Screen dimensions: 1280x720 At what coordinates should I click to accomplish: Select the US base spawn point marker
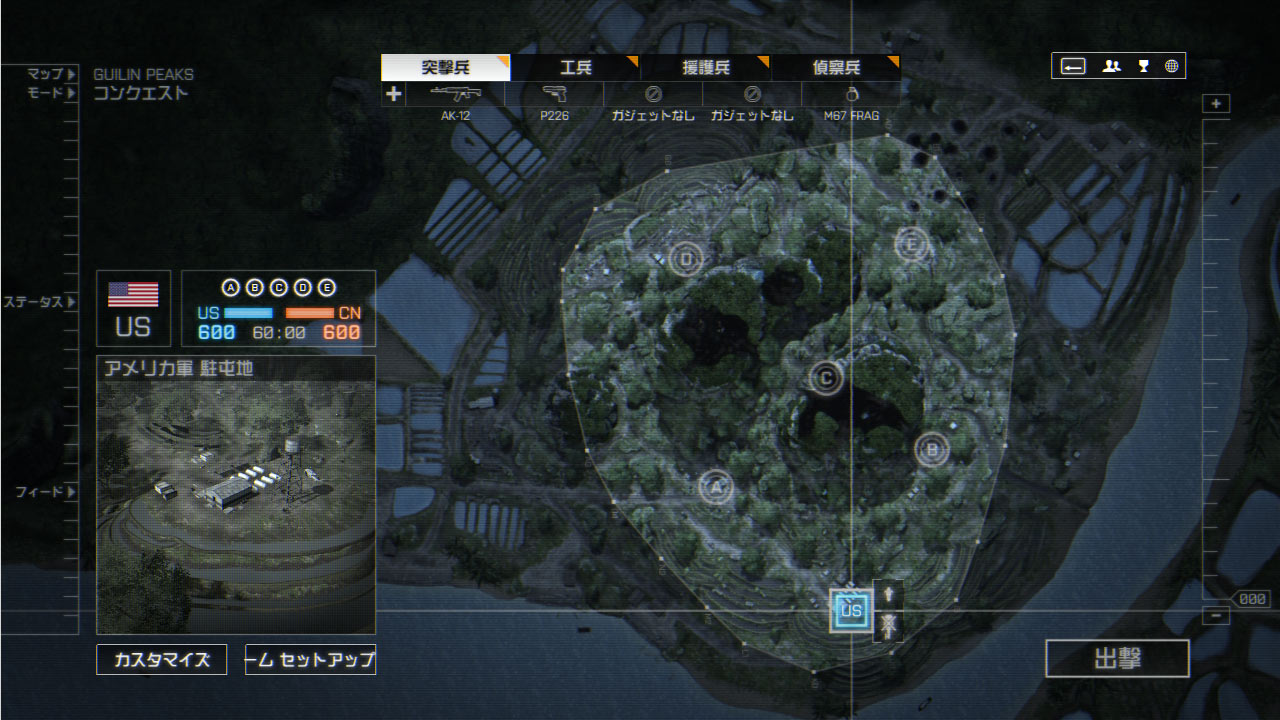tap(851, 610)
